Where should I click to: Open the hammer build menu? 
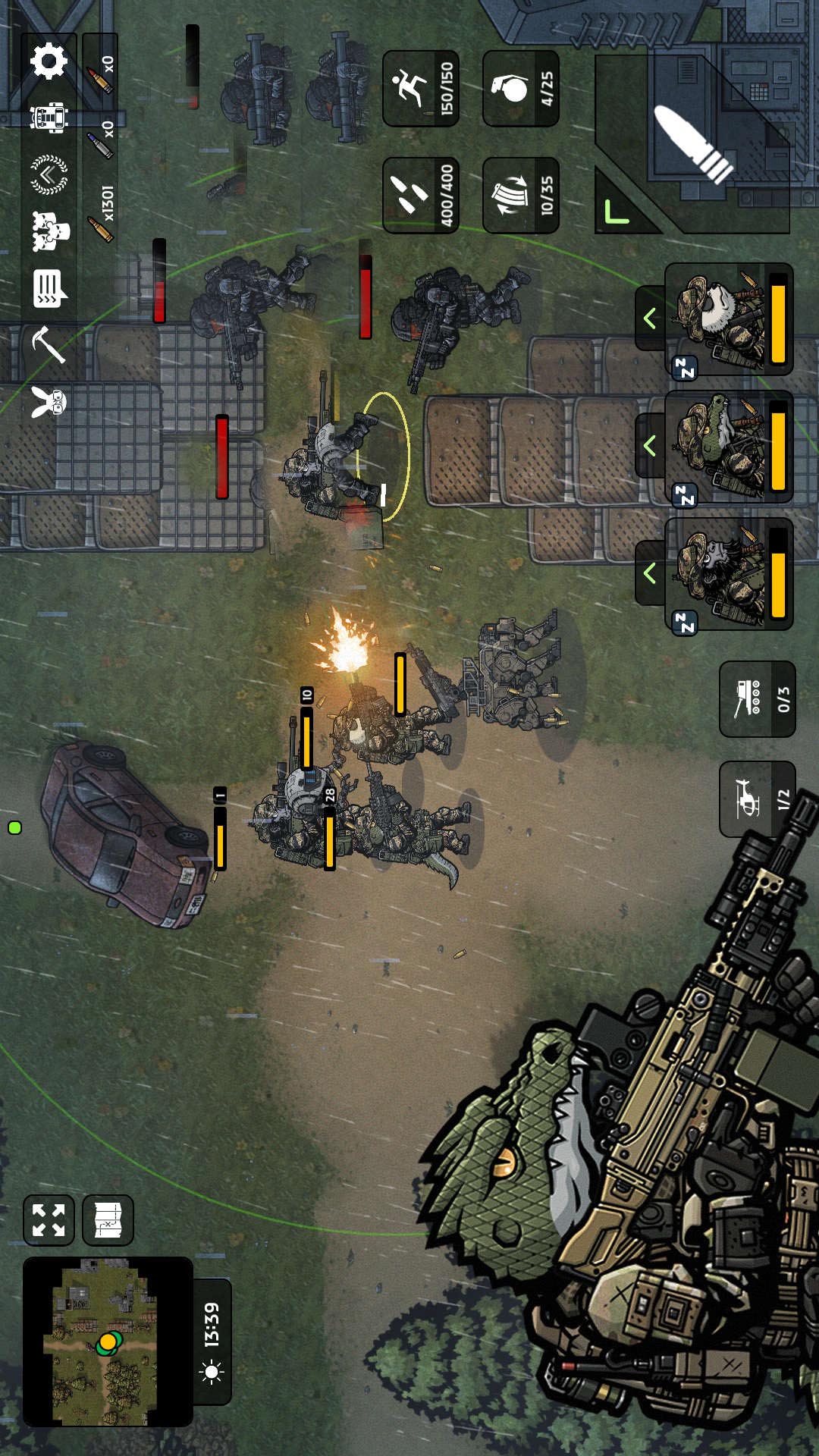click(x=49, y=345)
